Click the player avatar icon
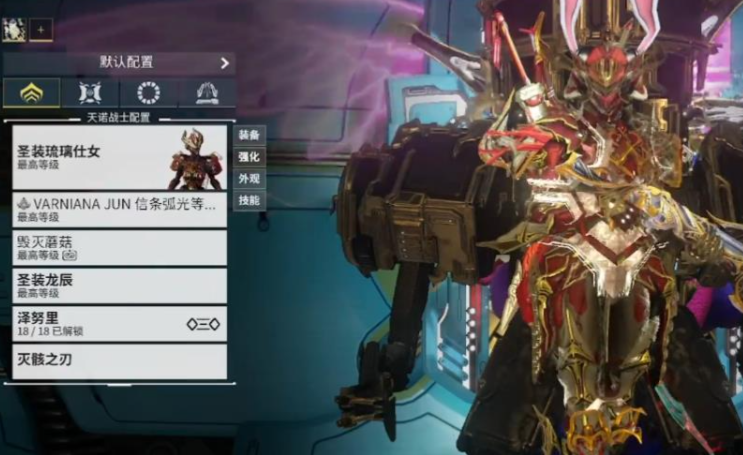Image resolution: width=743 pixels, height=455 pixels. (x=14, y=28)
